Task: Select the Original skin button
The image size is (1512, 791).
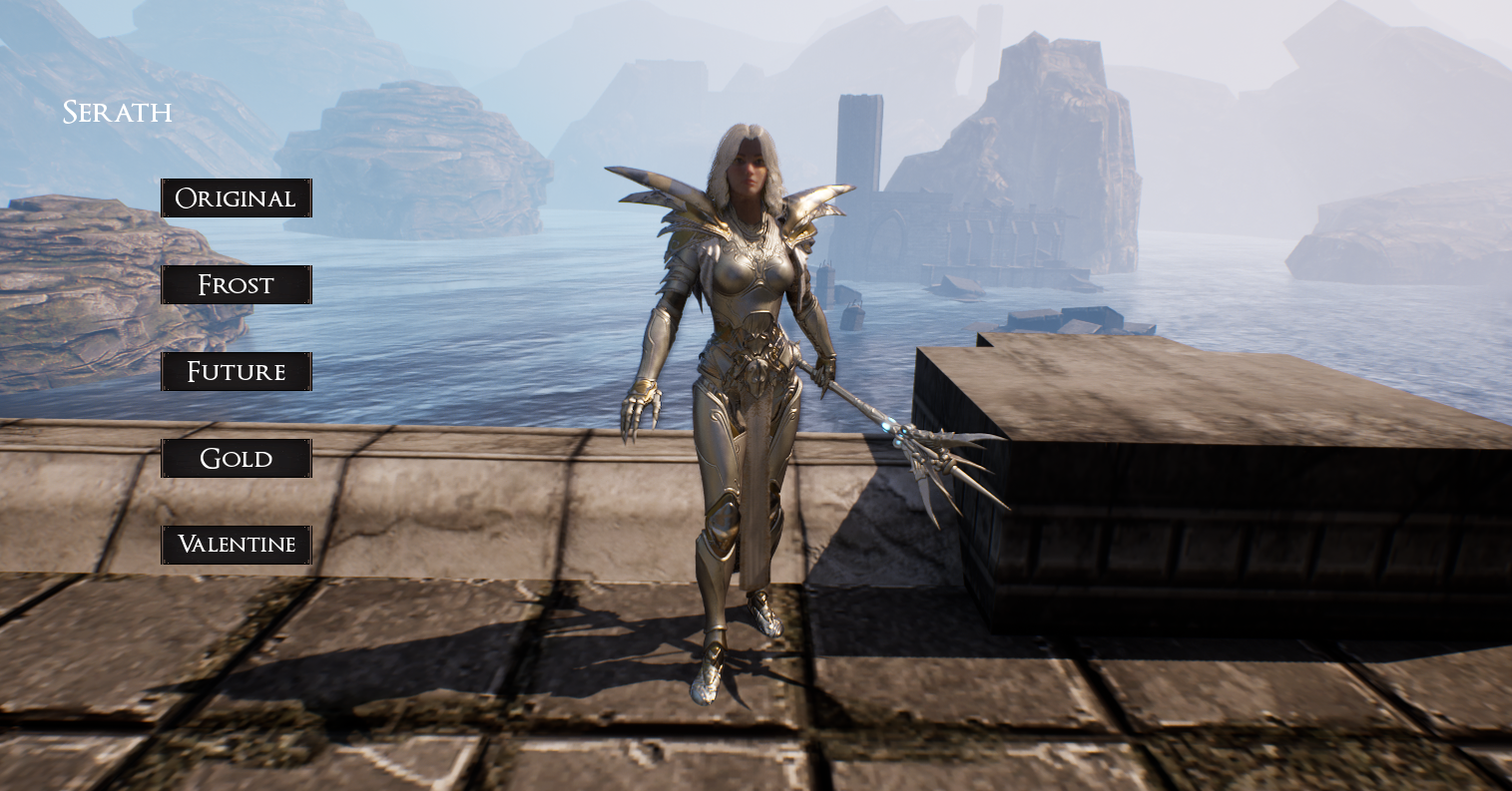Action: pos(237,198)
